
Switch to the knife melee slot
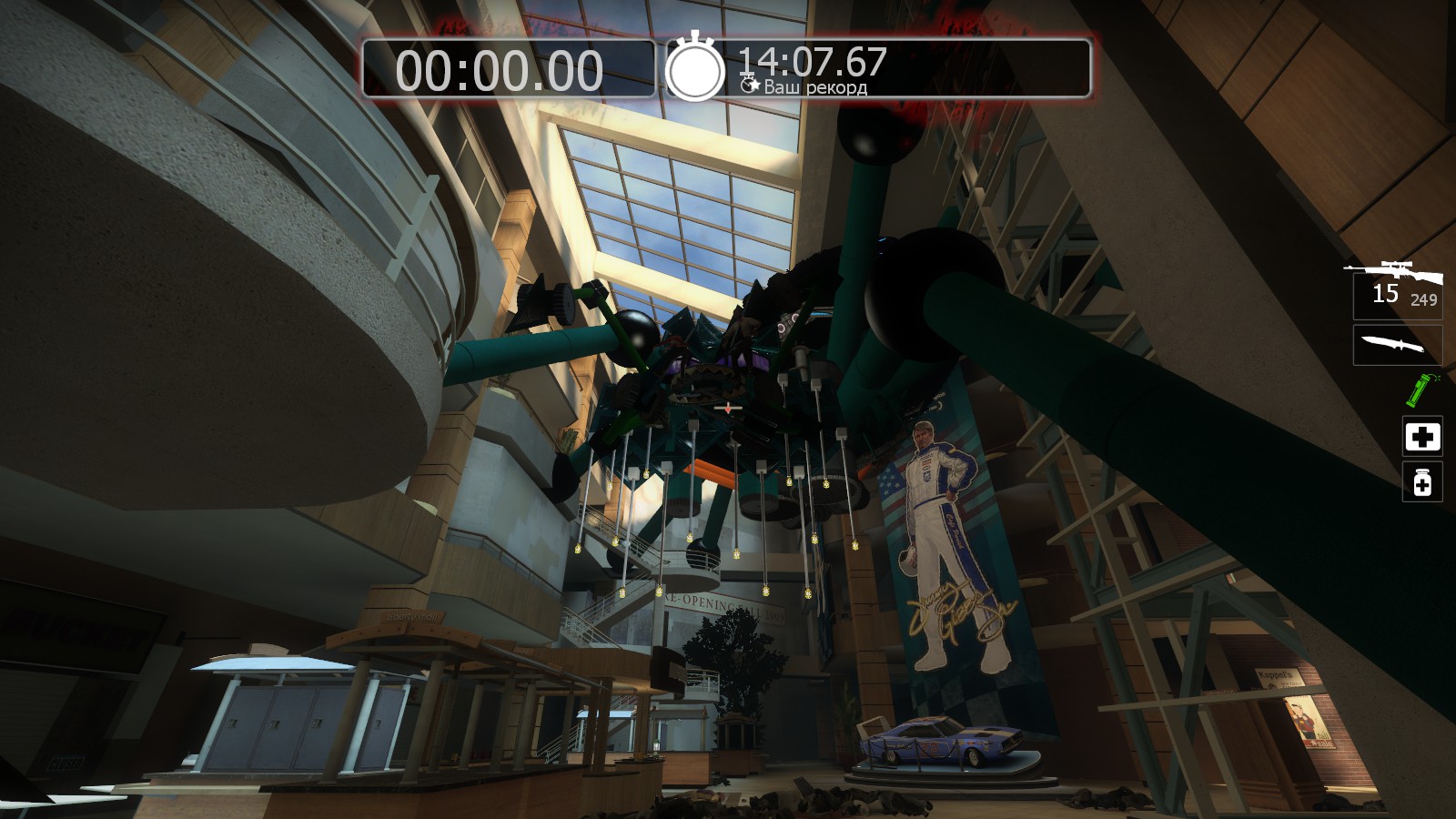[x=1397, y=346]
